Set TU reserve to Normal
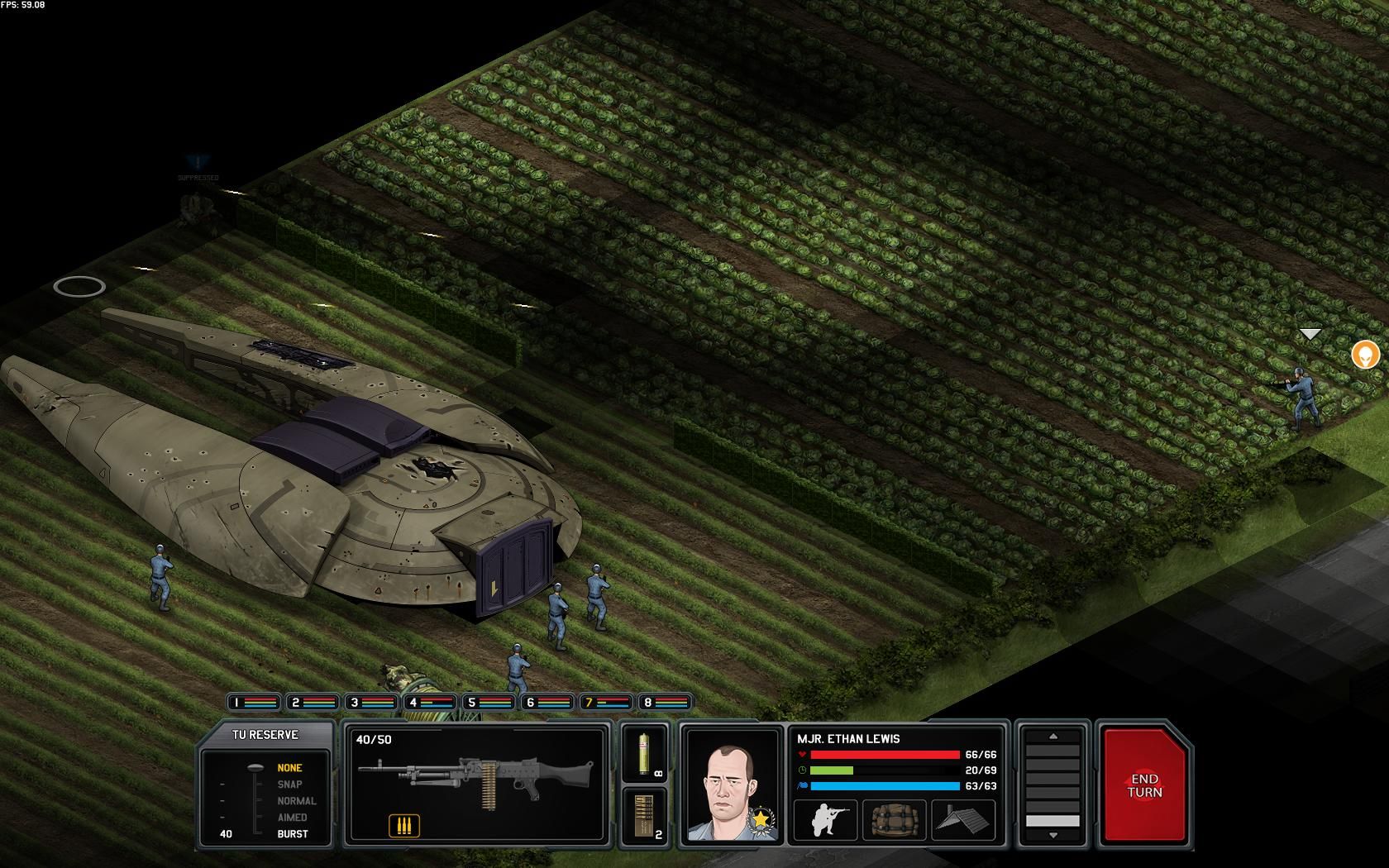This screenshot has height=868, width=1389. tap(296, 801)
